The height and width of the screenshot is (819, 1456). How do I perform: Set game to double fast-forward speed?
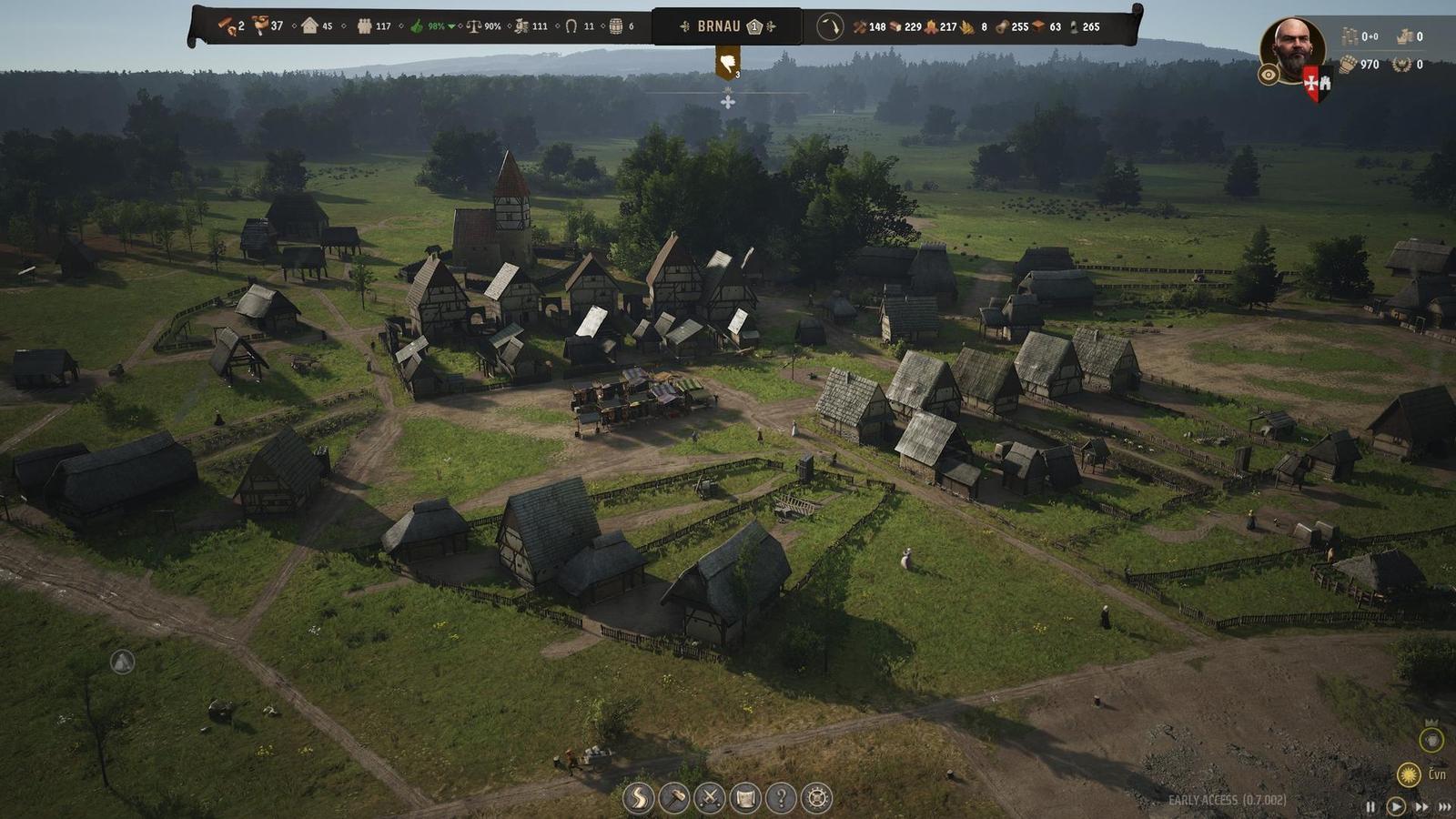click(x=1421, y=806)
